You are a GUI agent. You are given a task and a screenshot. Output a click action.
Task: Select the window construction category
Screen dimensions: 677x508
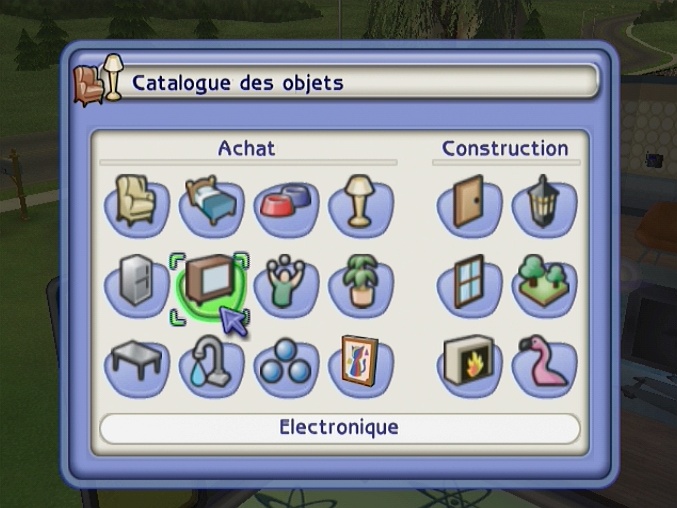click(468, 285)
